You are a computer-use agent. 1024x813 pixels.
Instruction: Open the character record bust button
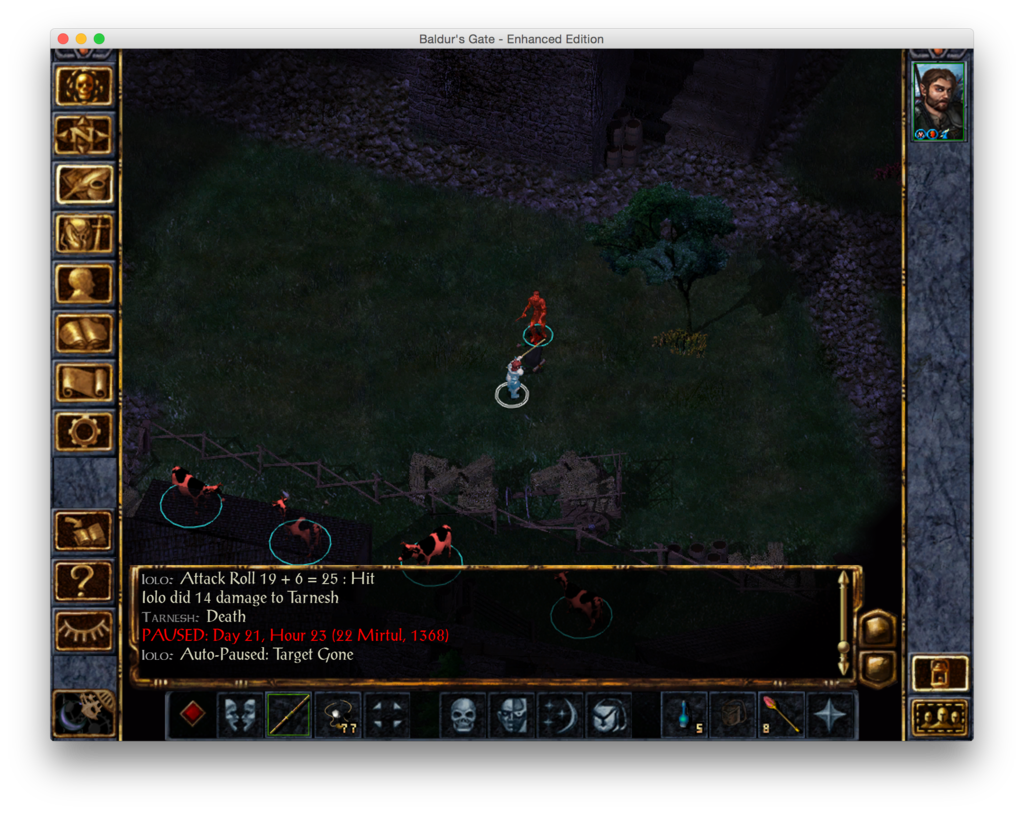point(84,283)
